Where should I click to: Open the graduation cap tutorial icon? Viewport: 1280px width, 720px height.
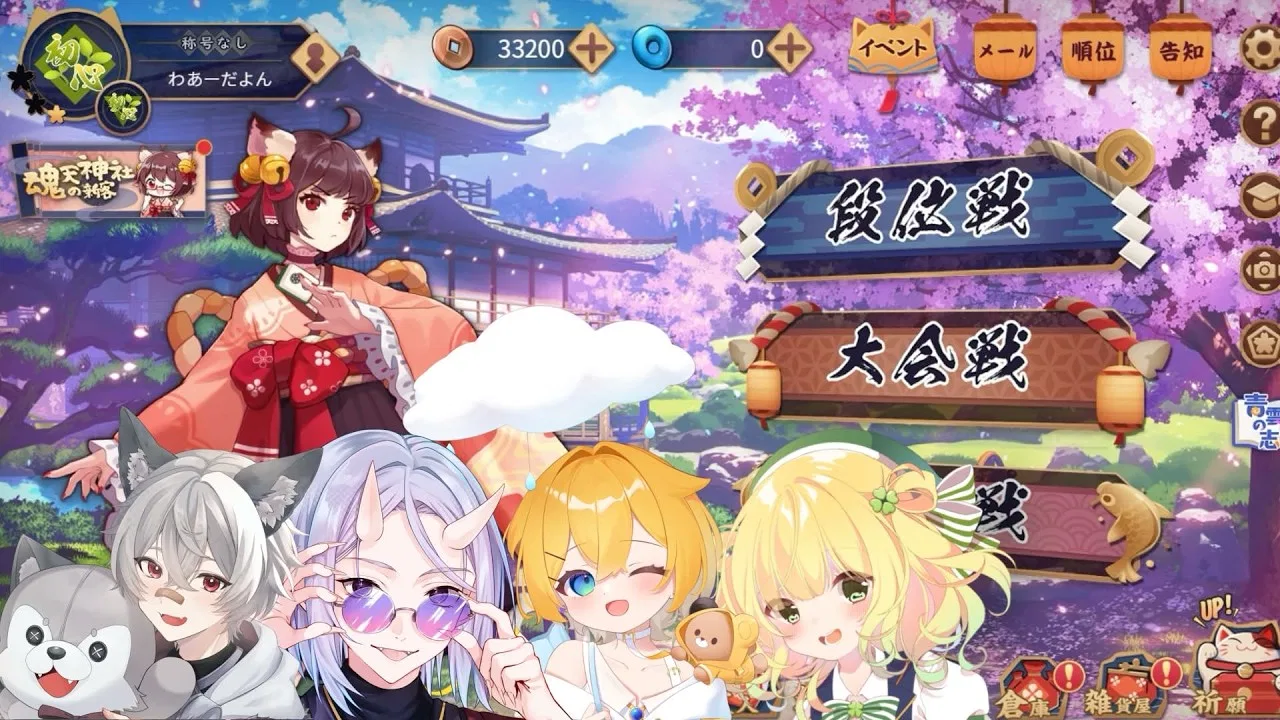1262,196
